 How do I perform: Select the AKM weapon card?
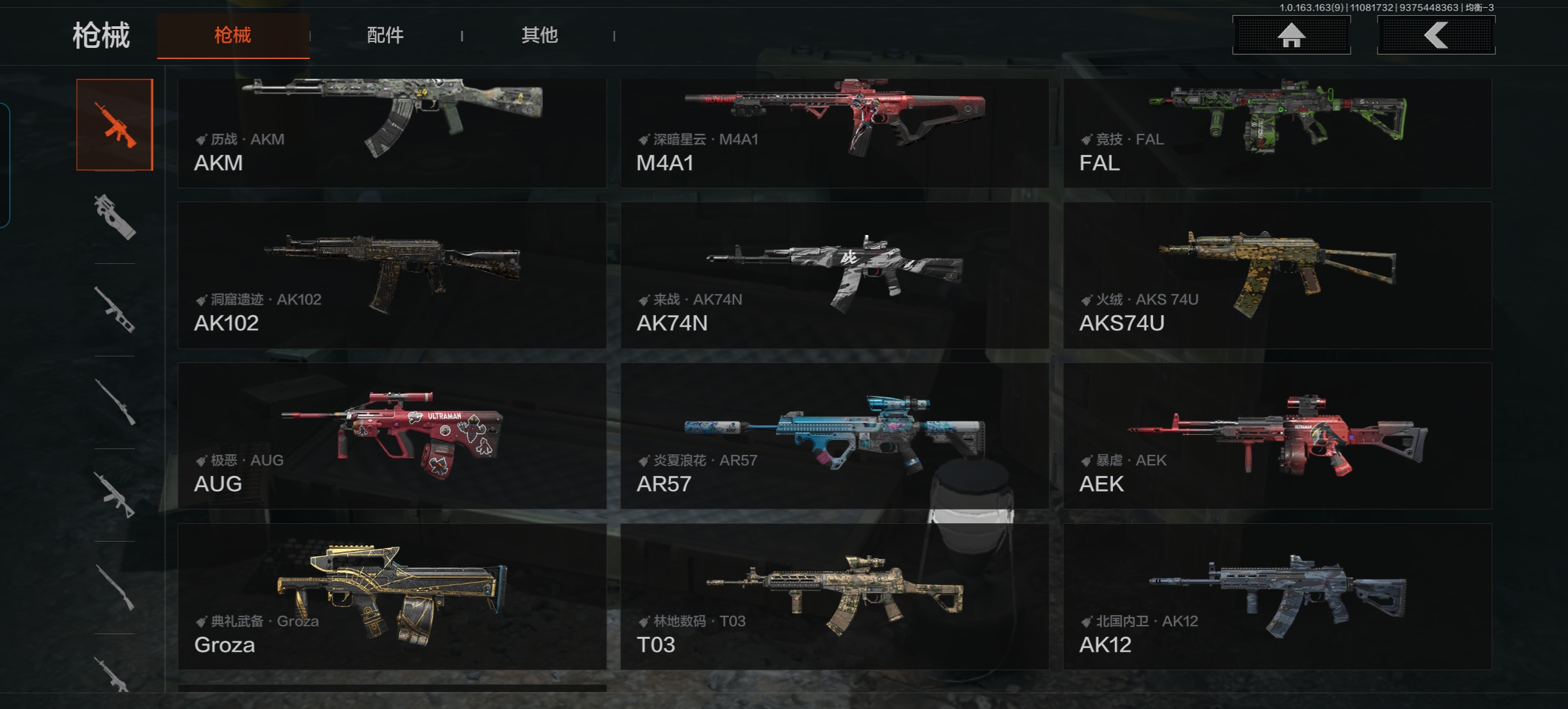(x=392, y=133)
